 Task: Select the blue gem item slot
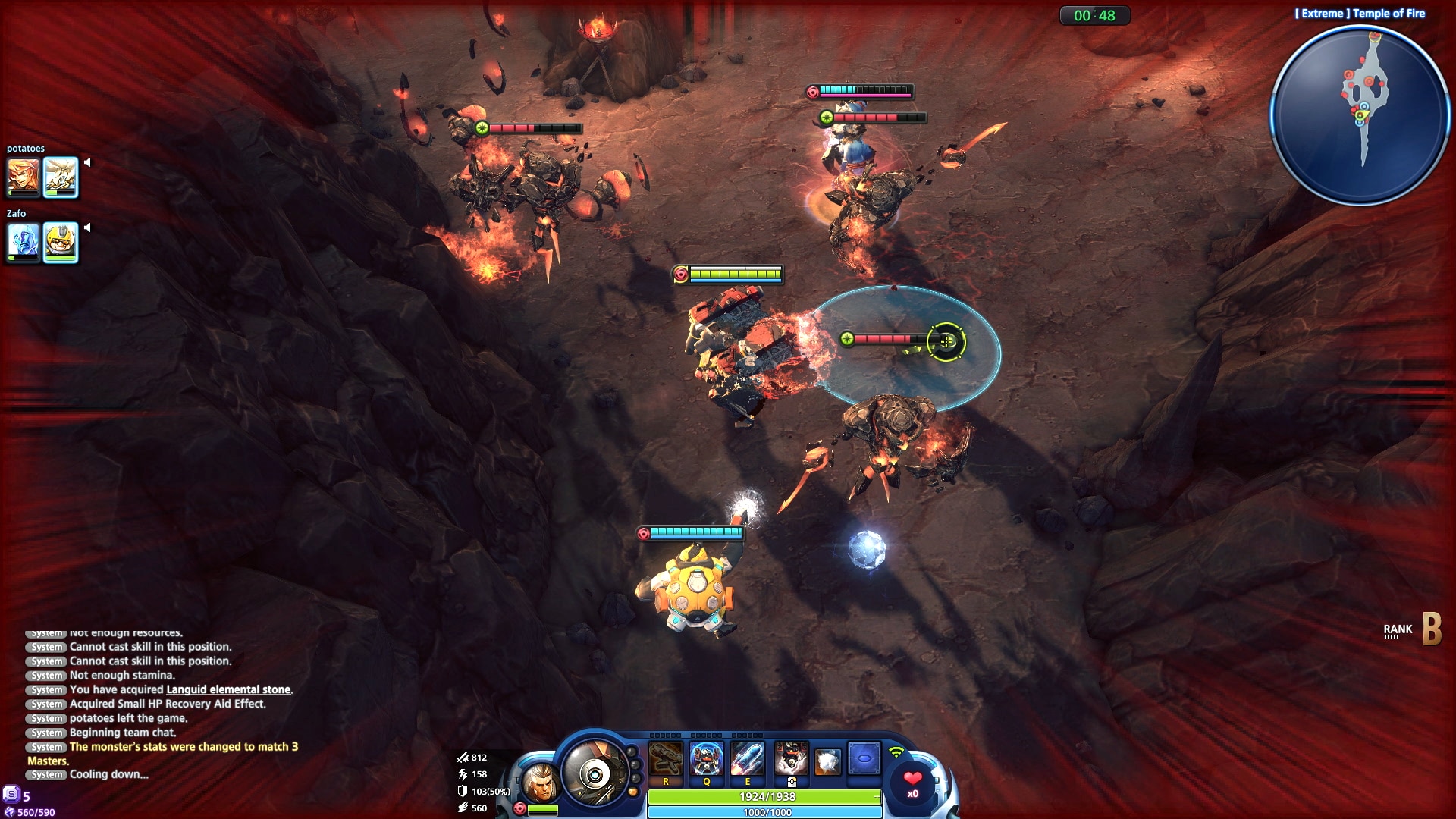[x=864, y=758]
